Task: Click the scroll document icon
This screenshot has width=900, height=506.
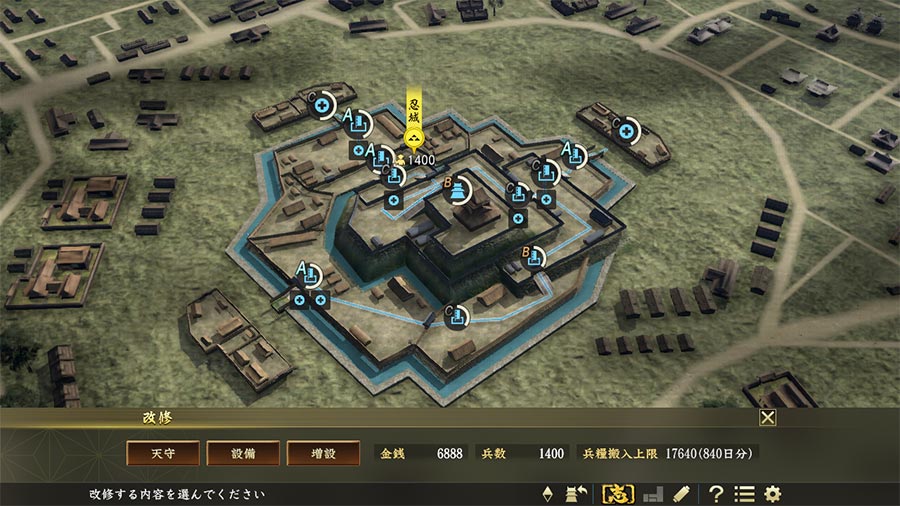Action: click(x=681, y=494)
